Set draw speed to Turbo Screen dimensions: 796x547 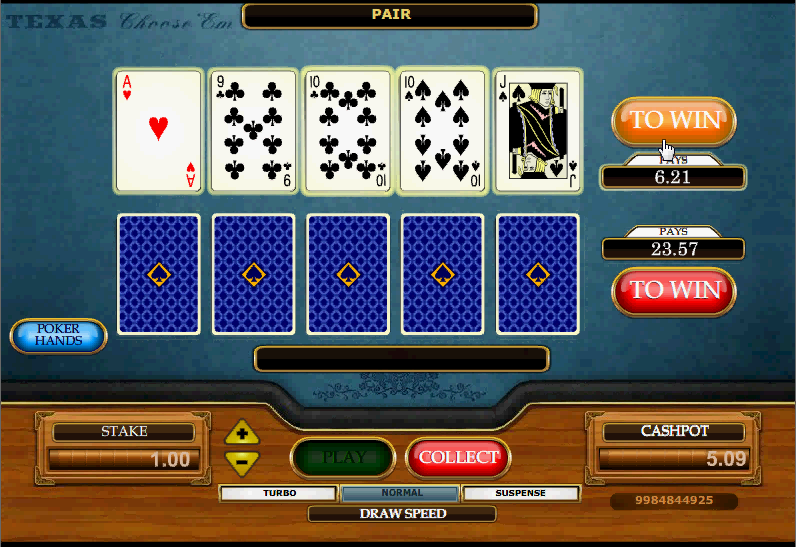coord(279,493)
